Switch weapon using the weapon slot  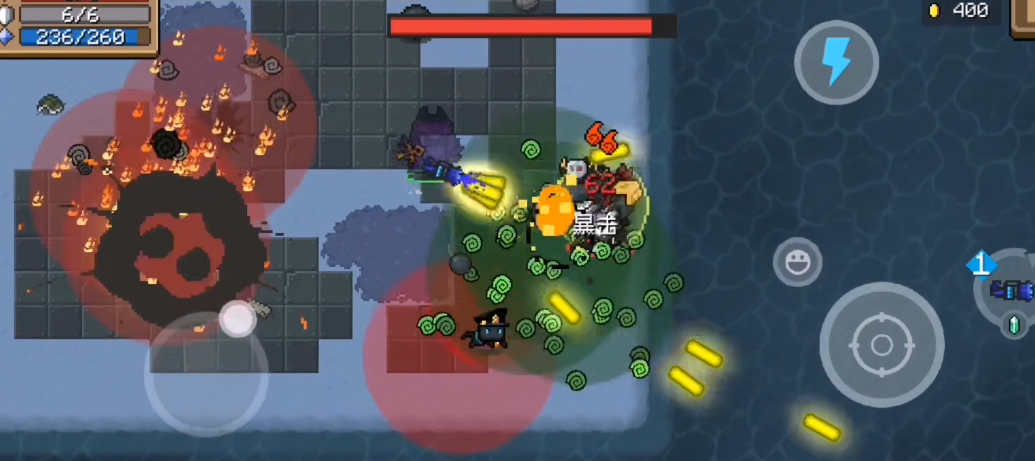pos(1010,290)
